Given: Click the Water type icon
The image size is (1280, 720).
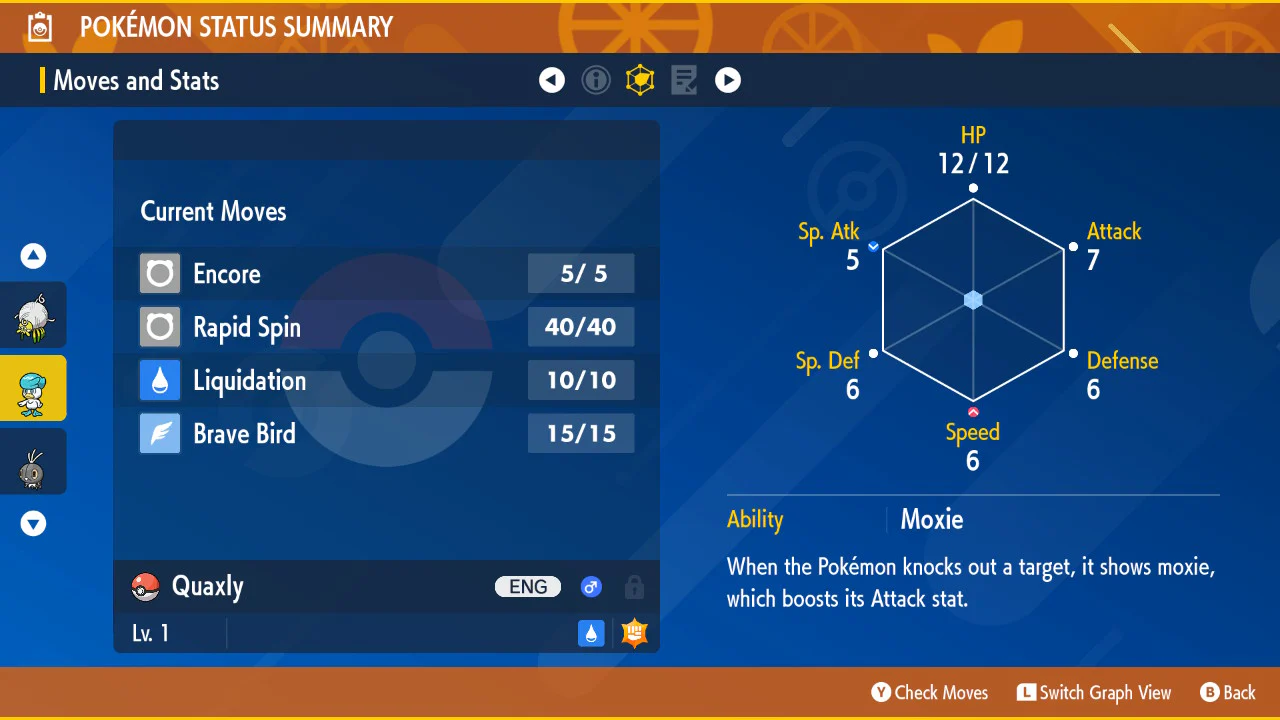Looking at the screenshot, I should pyautogui.click(x=592, y=633).
